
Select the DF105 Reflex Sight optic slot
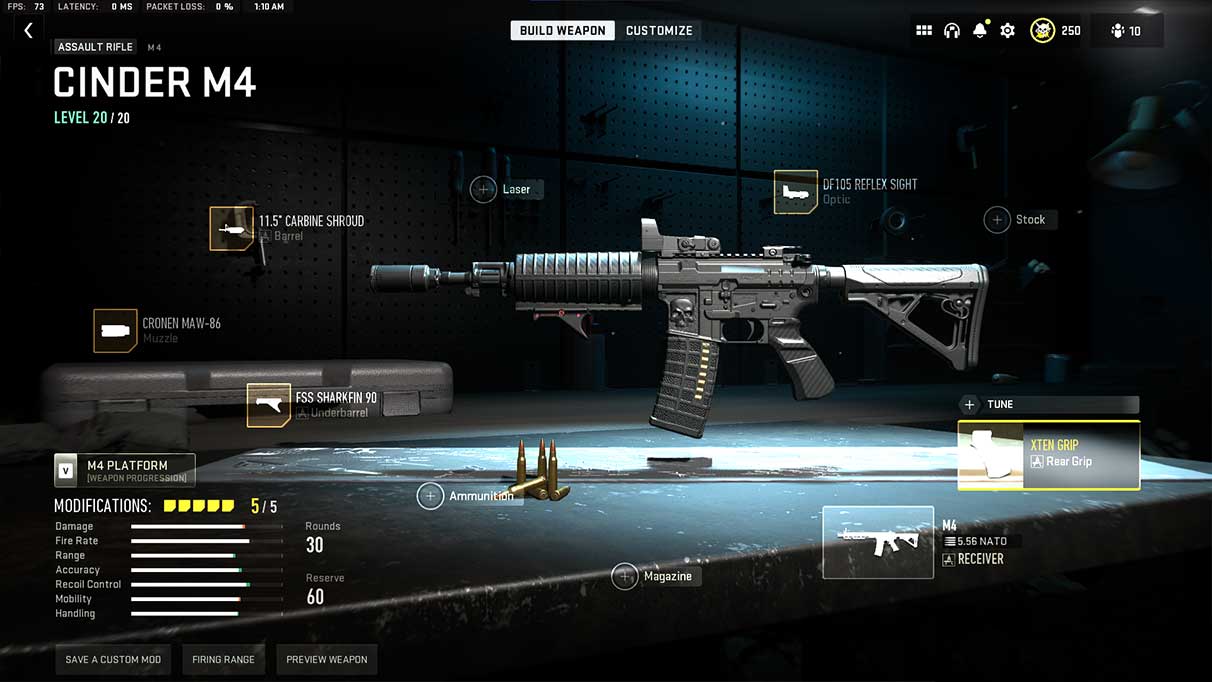pos(796,192)
